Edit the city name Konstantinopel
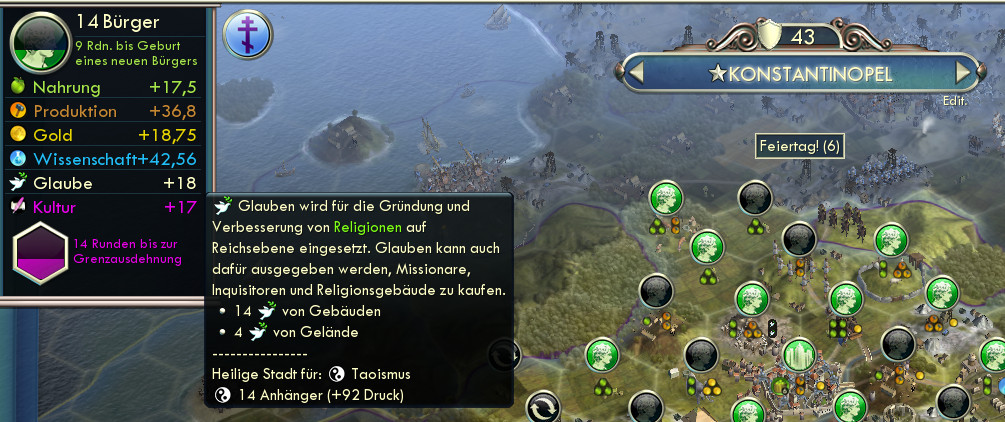Viewport: 1005px width, 422px height. click(954, 101)
